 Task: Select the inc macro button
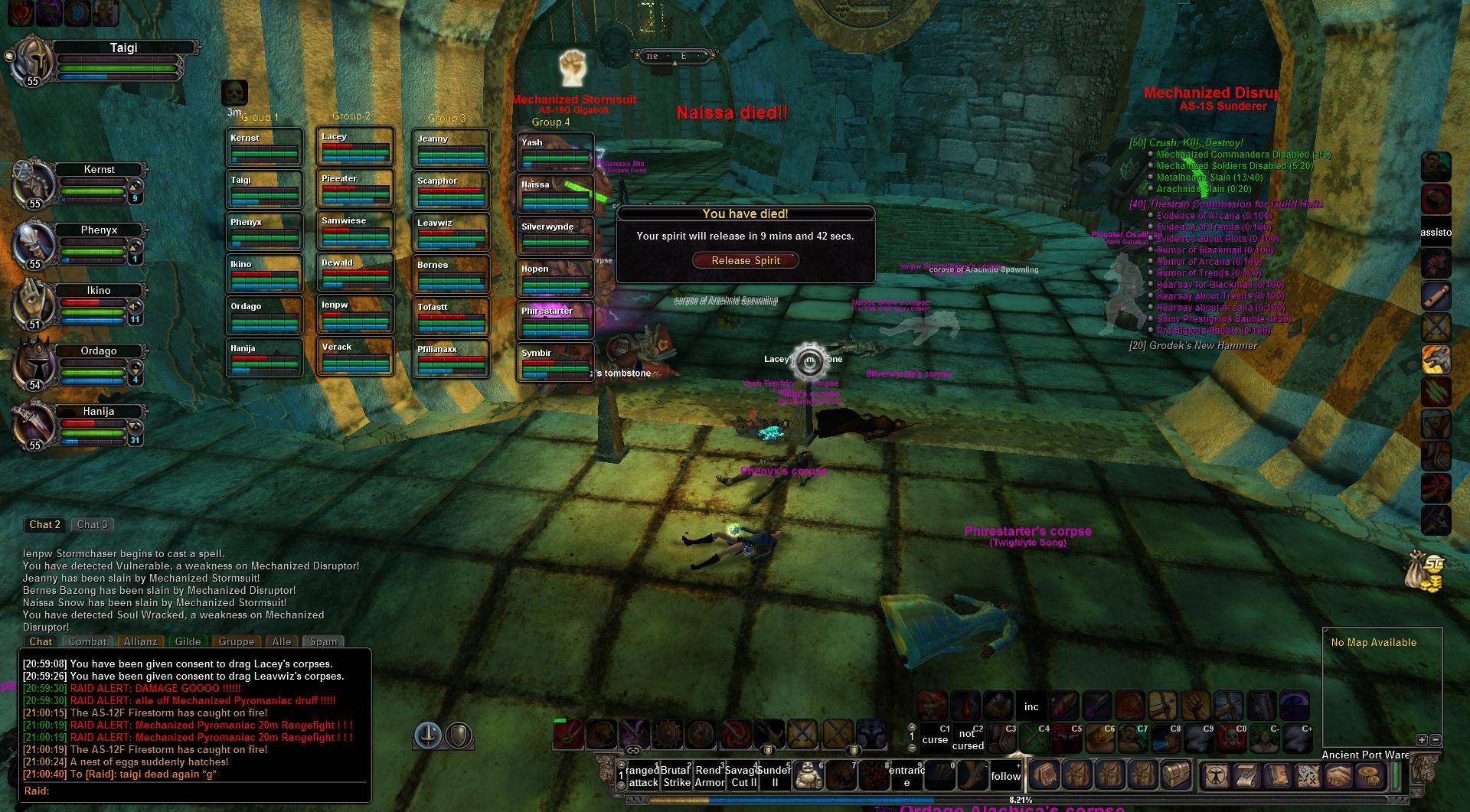click(x=1031, y=706)
